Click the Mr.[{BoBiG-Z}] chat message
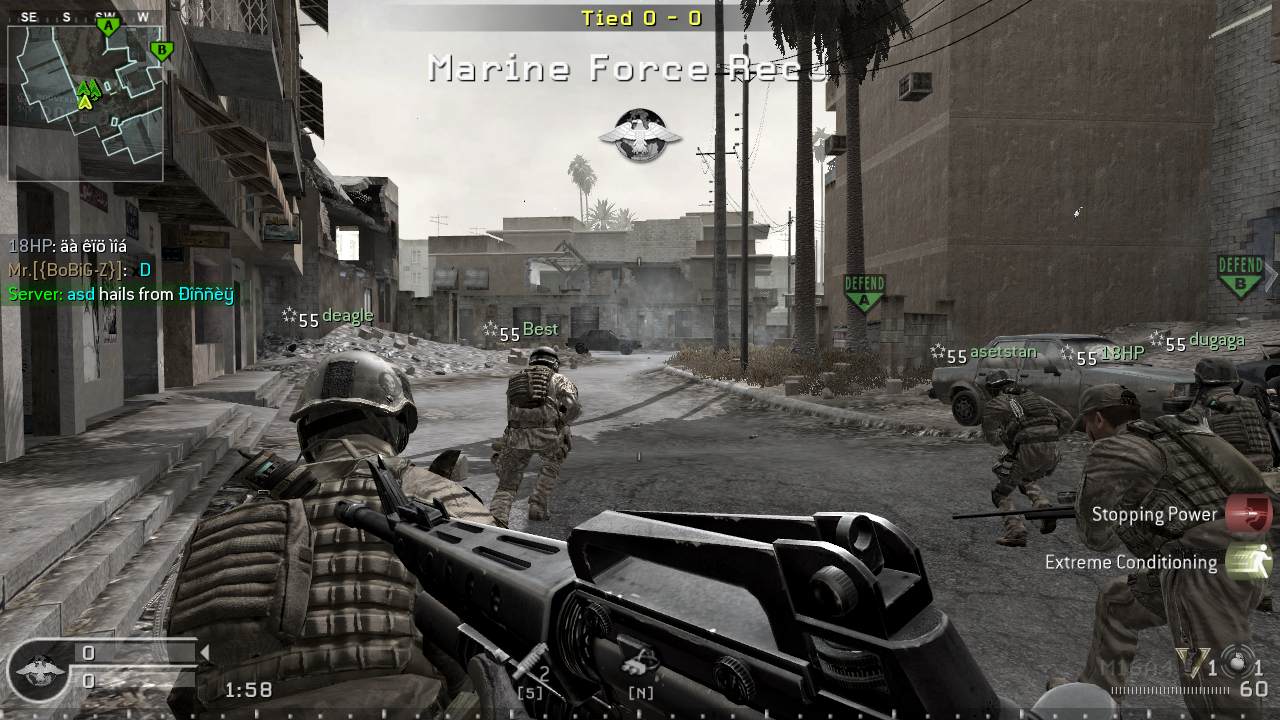 coord(80,270)
